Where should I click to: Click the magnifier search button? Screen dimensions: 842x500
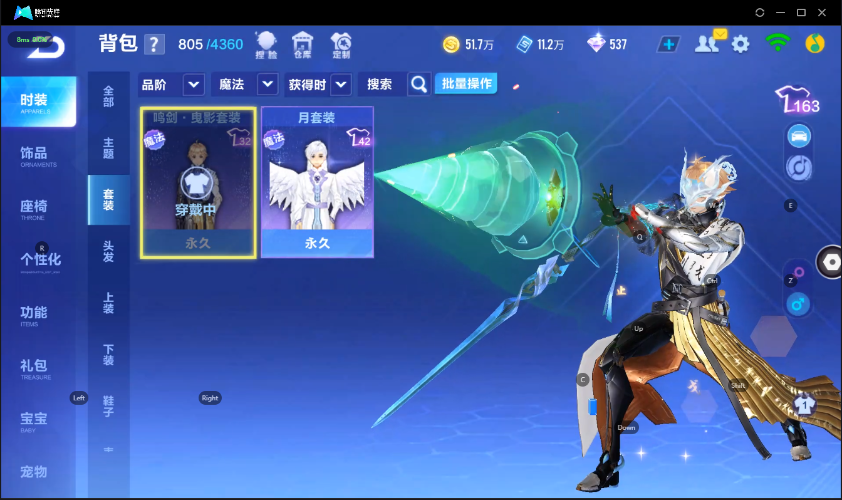420,84
